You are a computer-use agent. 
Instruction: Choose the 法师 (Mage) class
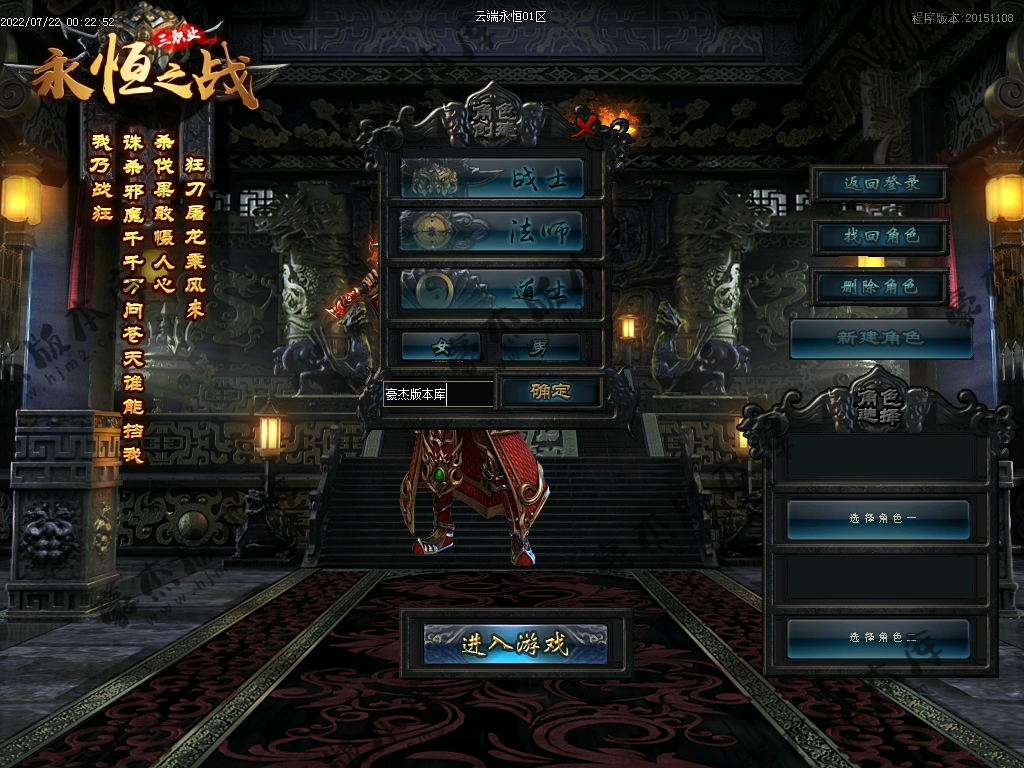tap(492, 232)
